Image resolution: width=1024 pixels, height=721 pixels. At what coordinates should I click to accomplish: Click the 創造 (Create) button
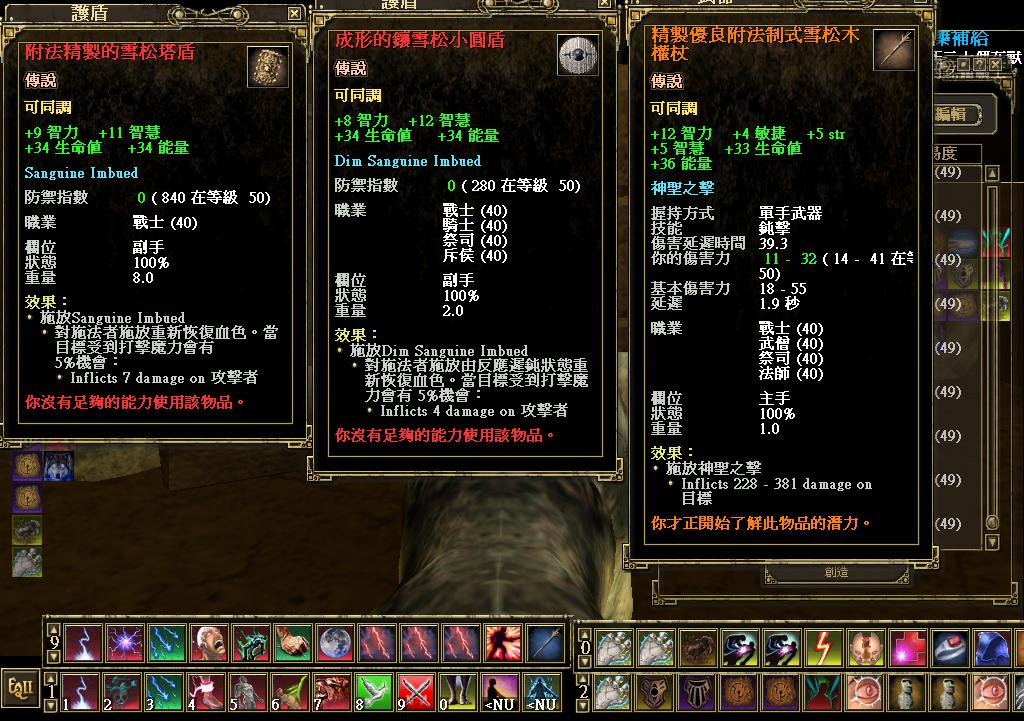coord(837,573)
